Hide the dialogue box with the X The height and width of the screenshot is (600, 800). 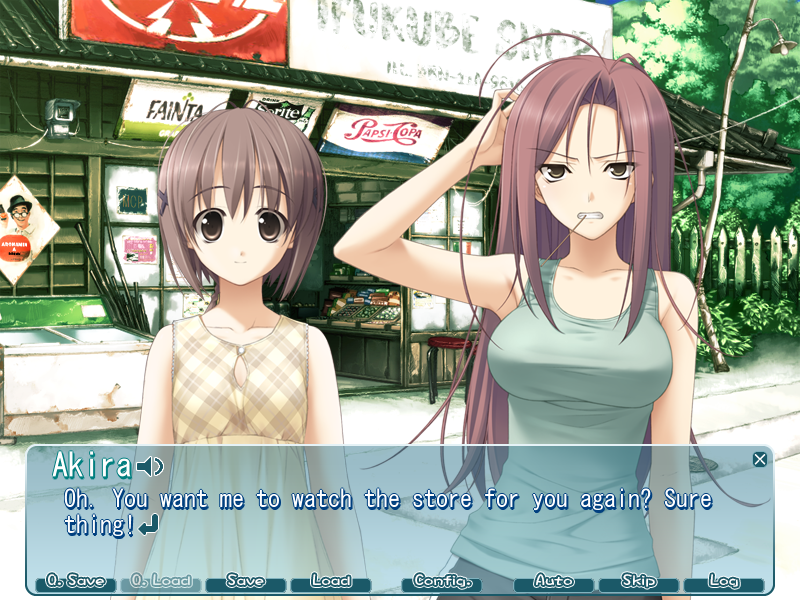pyautogui.click(x=760, y=460)
